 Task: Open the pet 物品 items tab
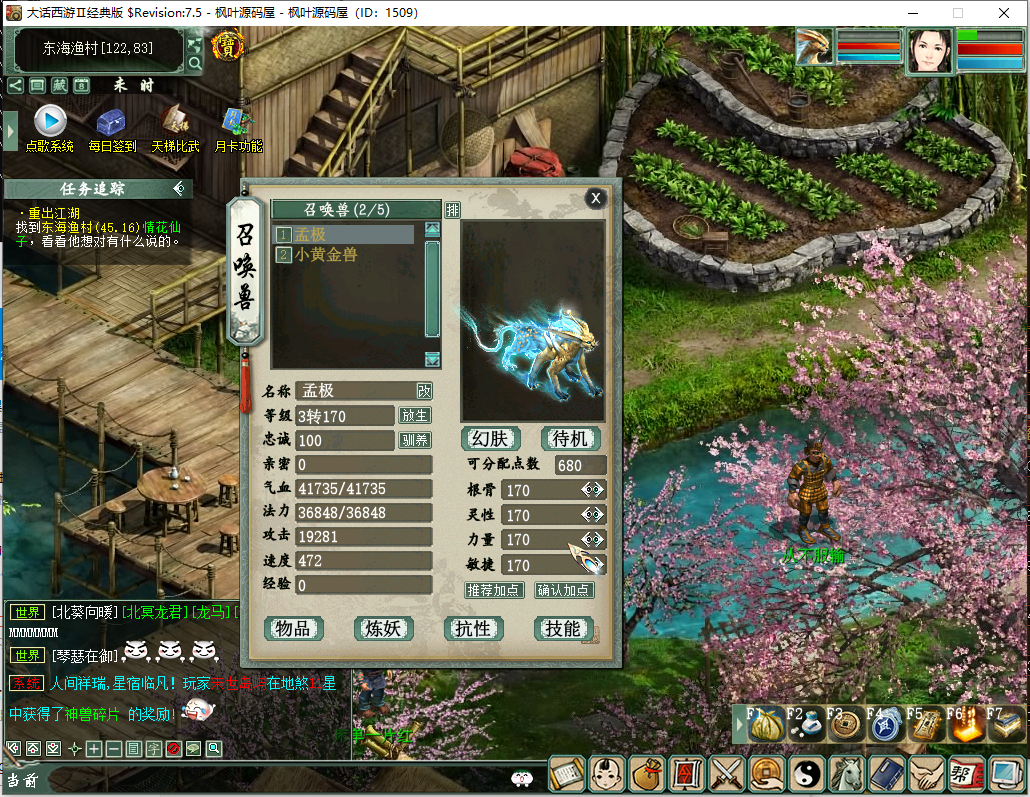pos(294,628)
